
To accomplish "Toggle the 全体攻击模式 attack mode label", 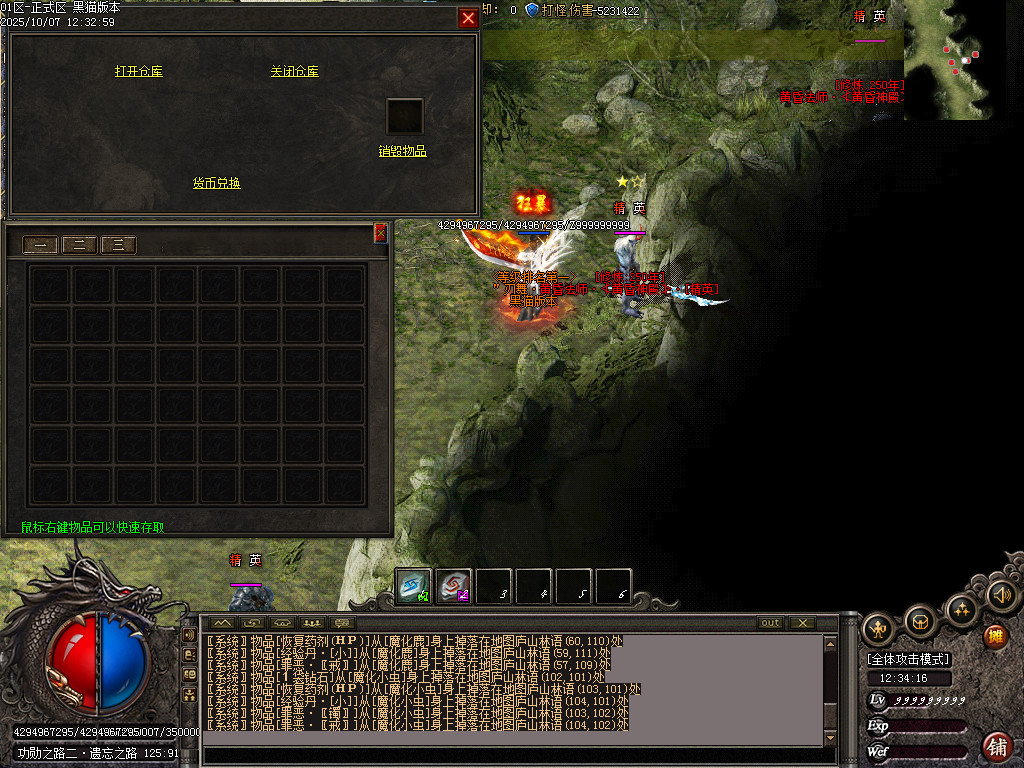I will click(909, 659).
